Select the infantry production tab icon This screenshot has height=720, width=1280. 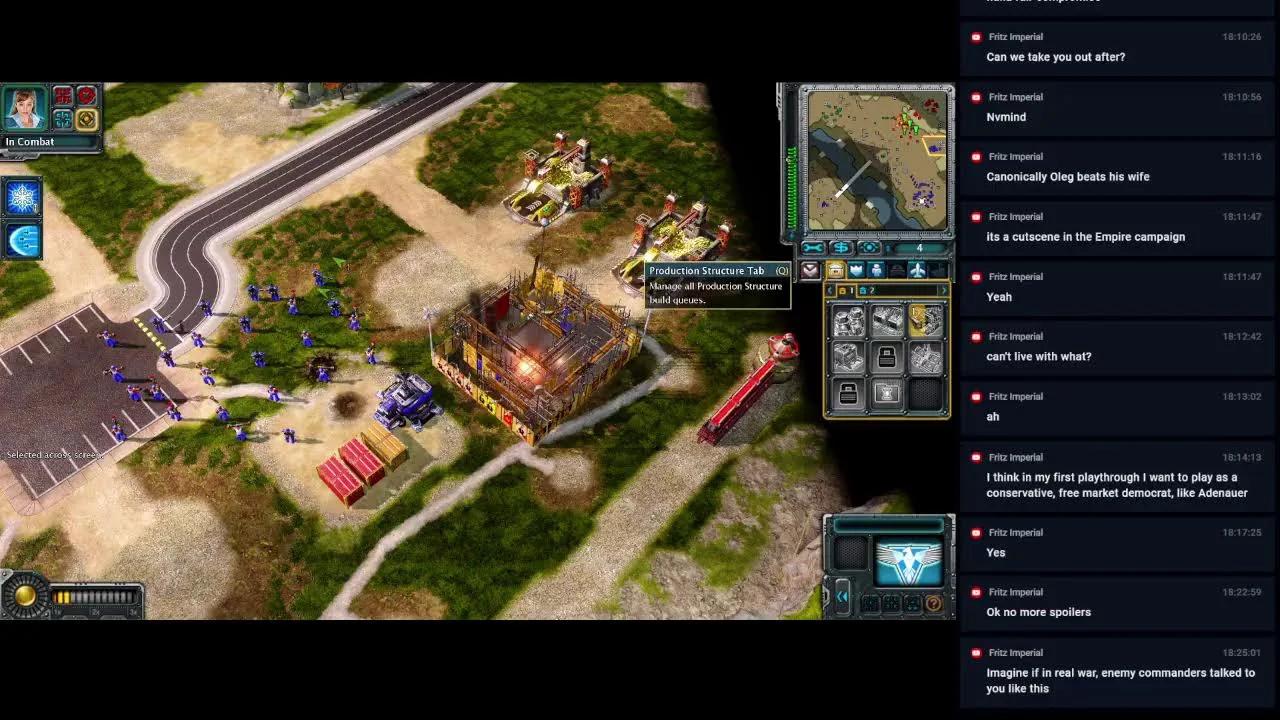pos(876,270)
